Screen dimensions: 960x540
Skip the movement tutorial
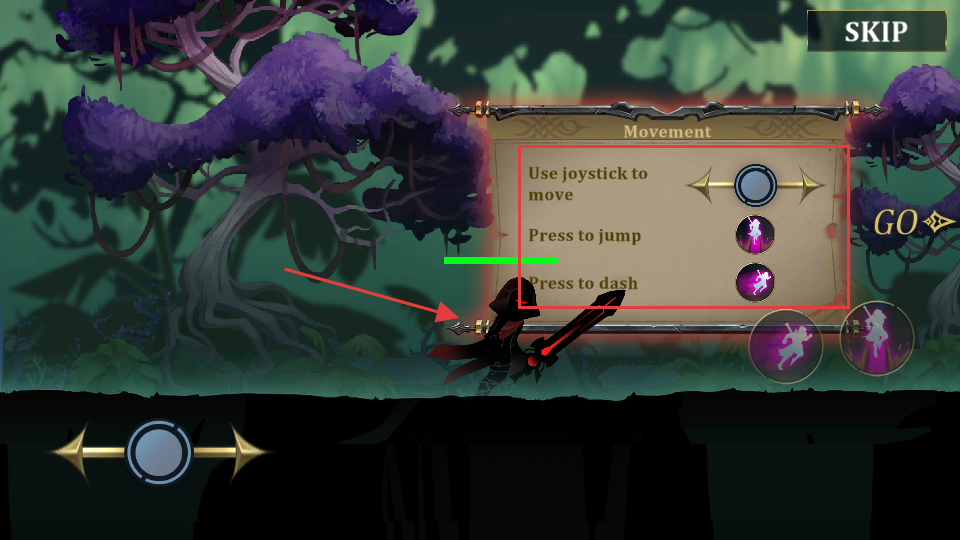pos(875,31)
